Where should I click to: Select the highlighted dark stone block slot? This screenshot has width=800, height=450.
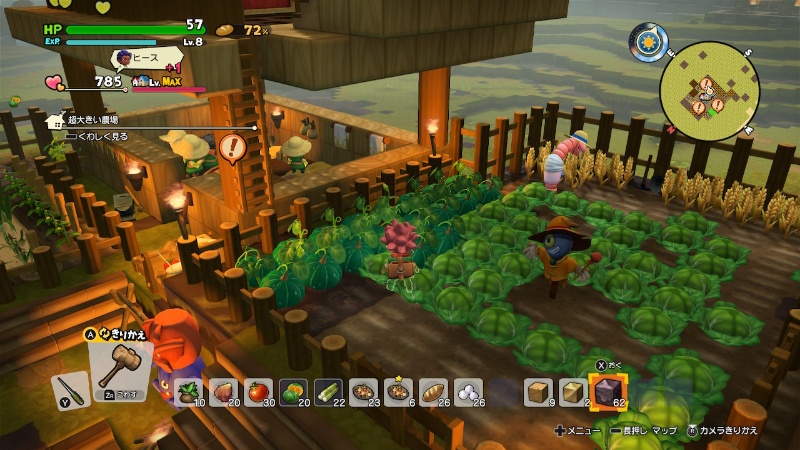pyautogui.click(x=607, y=392)
